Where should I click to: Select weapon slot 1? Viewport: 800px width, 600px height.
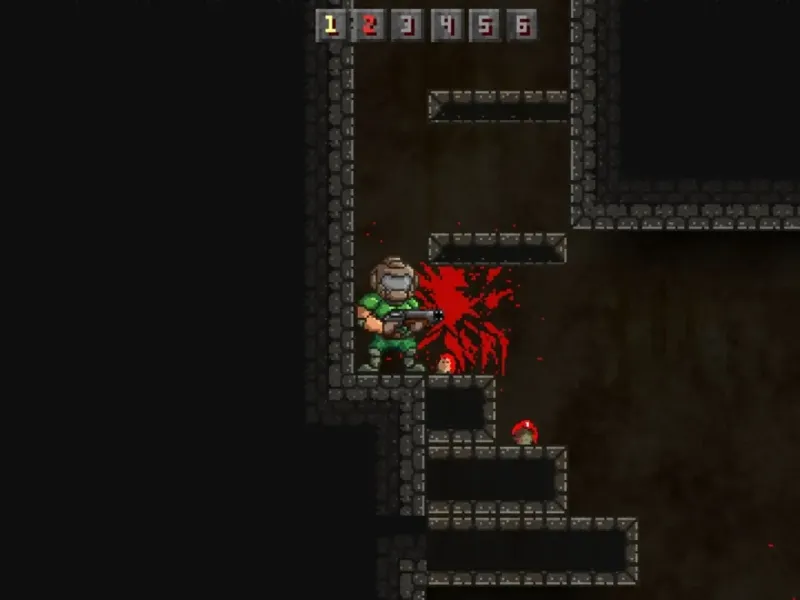[x=331, y=26]
